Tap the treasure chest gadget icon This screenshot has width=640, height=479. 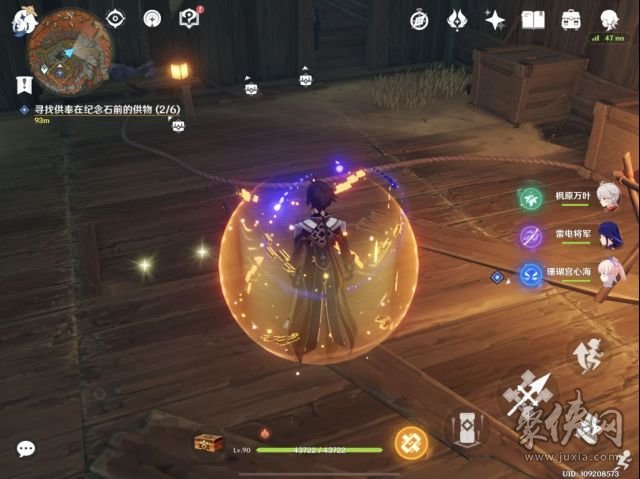208,444
